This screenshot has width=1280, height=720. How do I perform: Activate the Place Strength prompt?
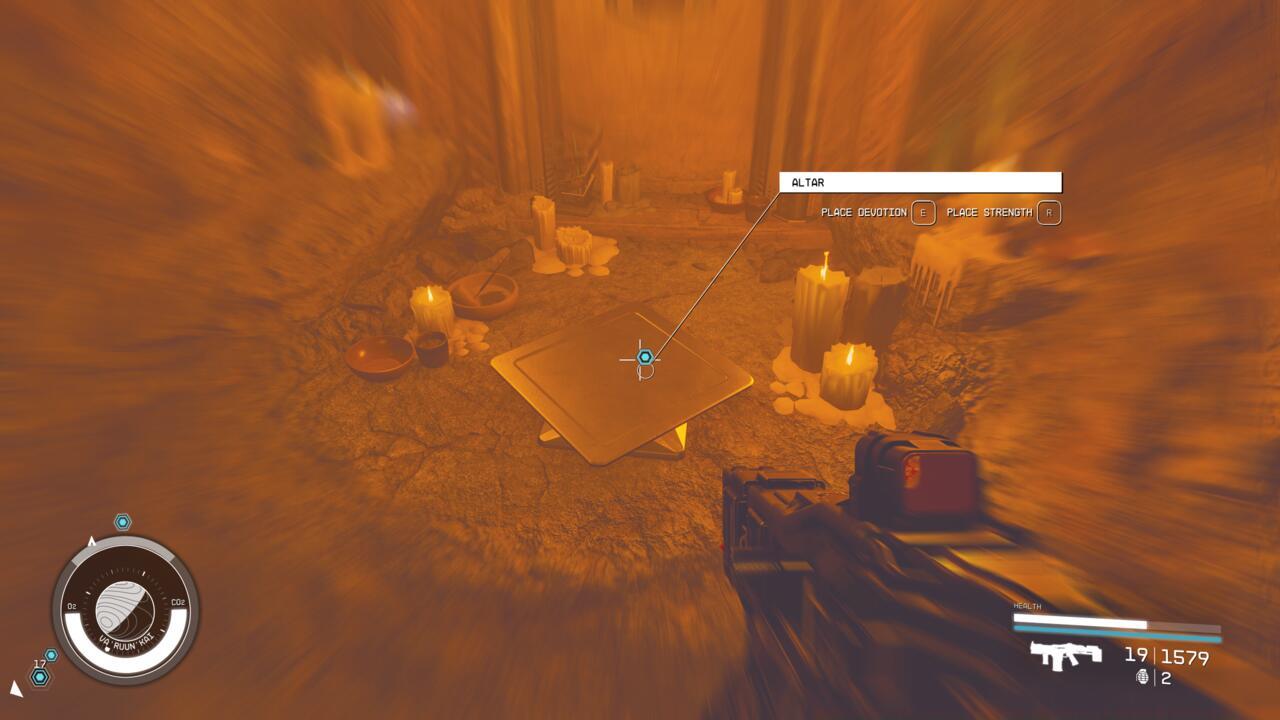pos(1009,213)
